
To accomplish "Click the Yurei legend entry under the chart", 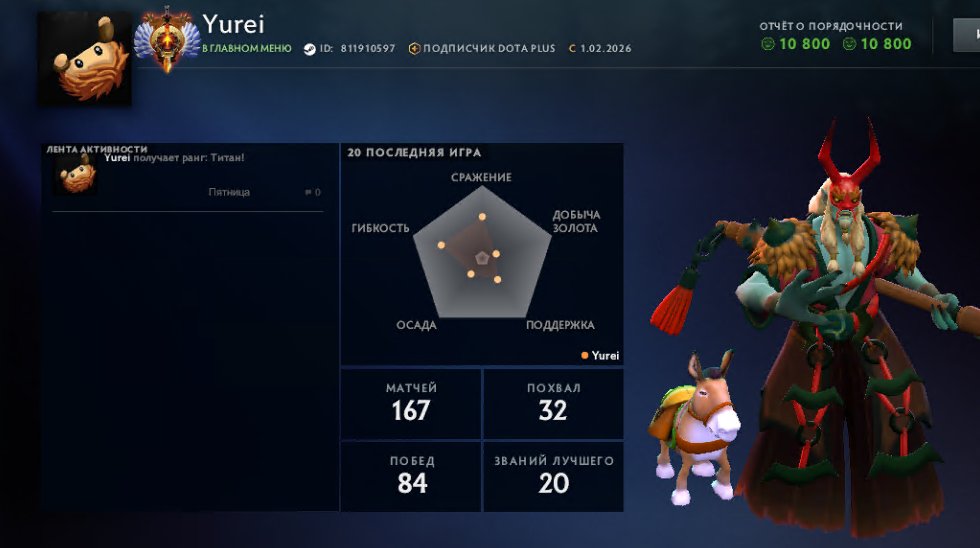I will click(x=600, y=355).
